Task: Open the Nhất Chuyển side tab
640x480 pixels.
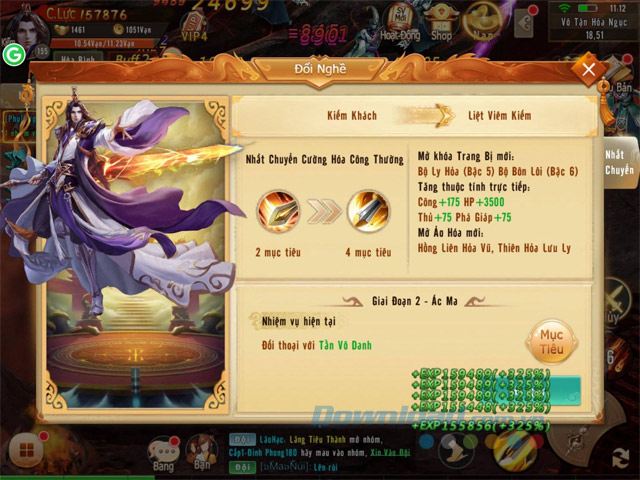Action: click(620, 162)
